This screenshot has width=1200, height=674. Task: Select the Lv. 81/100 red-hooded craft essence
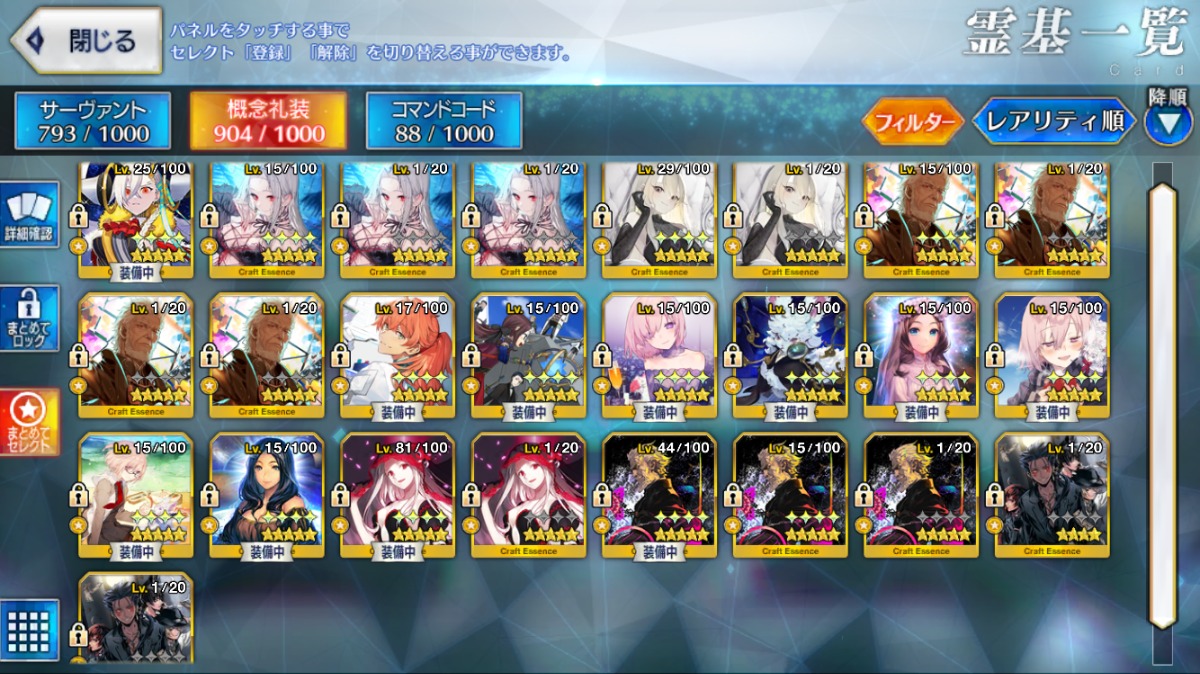(397, 494)
